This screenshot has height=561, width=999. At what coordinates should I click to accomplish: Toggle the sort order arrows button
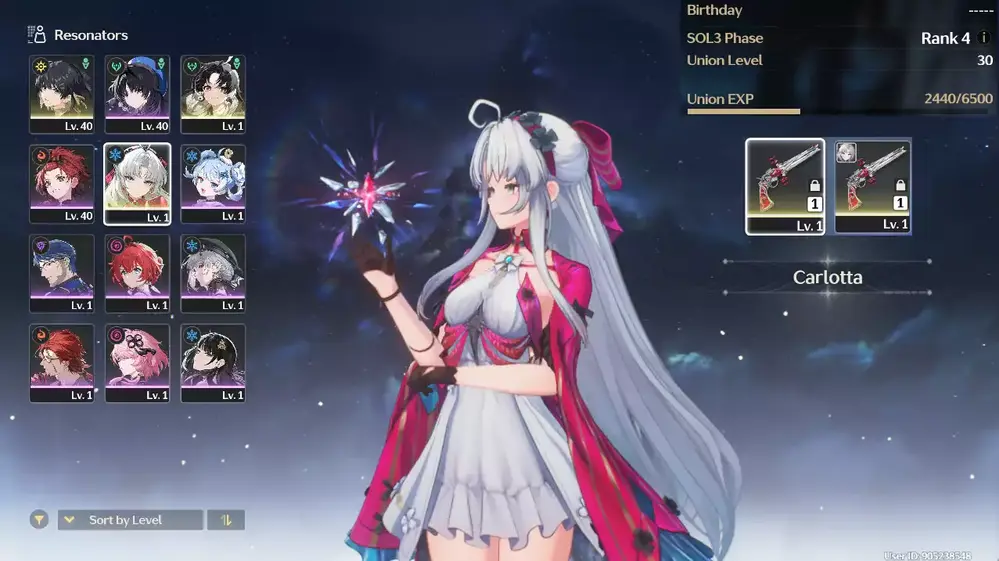point(226,520)
